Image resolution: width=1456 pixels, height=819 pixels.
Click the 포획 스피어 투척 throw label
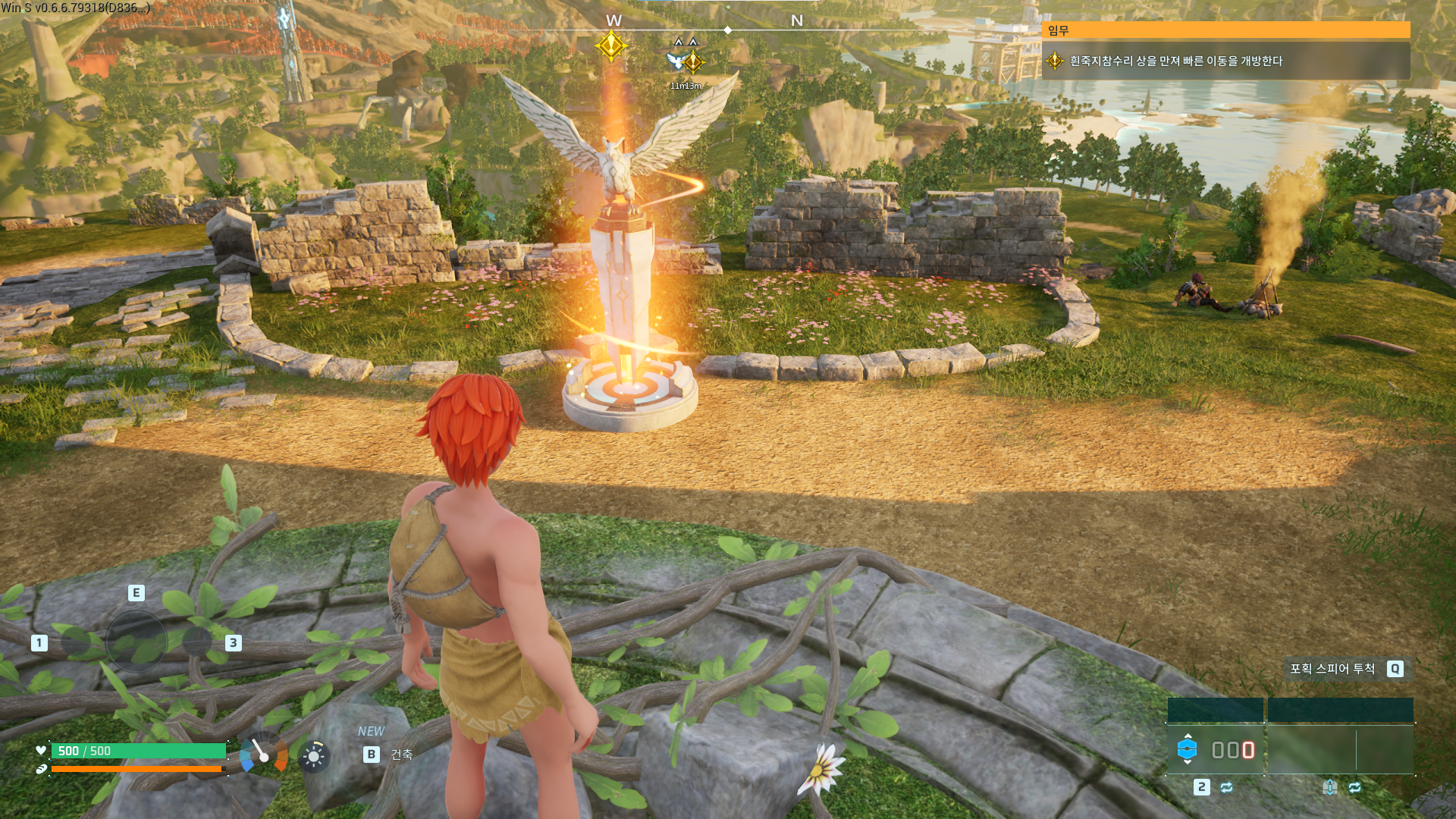[x=1332, y=669]
